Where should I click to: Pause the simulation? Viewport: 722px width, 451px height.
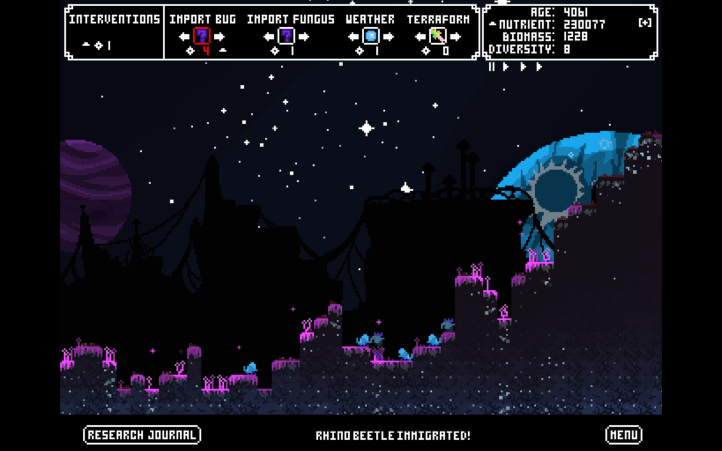pyautogui.click(x=491, y=67)
